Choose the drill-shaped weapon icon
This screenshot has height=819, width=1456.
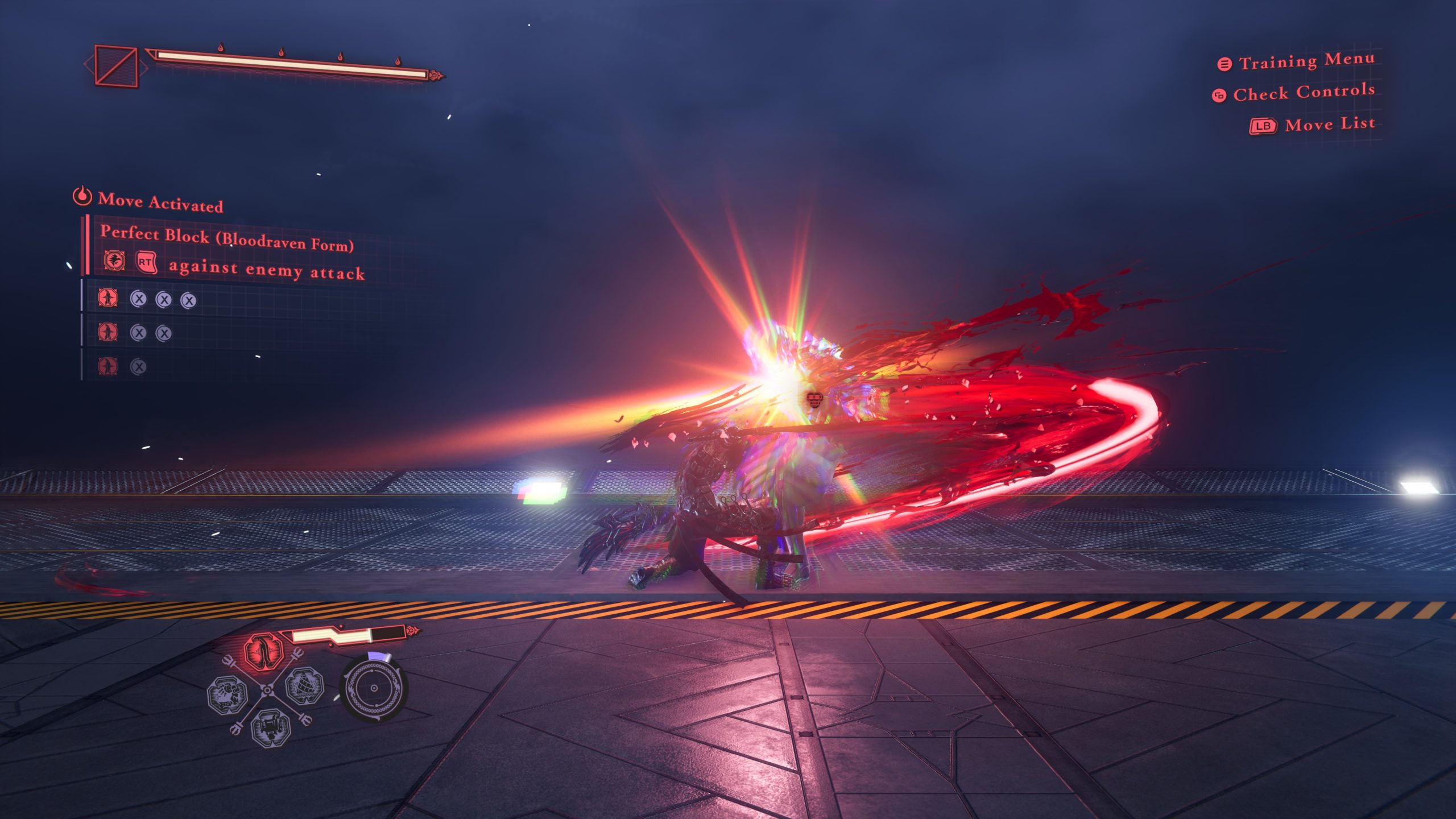(304, 687)
